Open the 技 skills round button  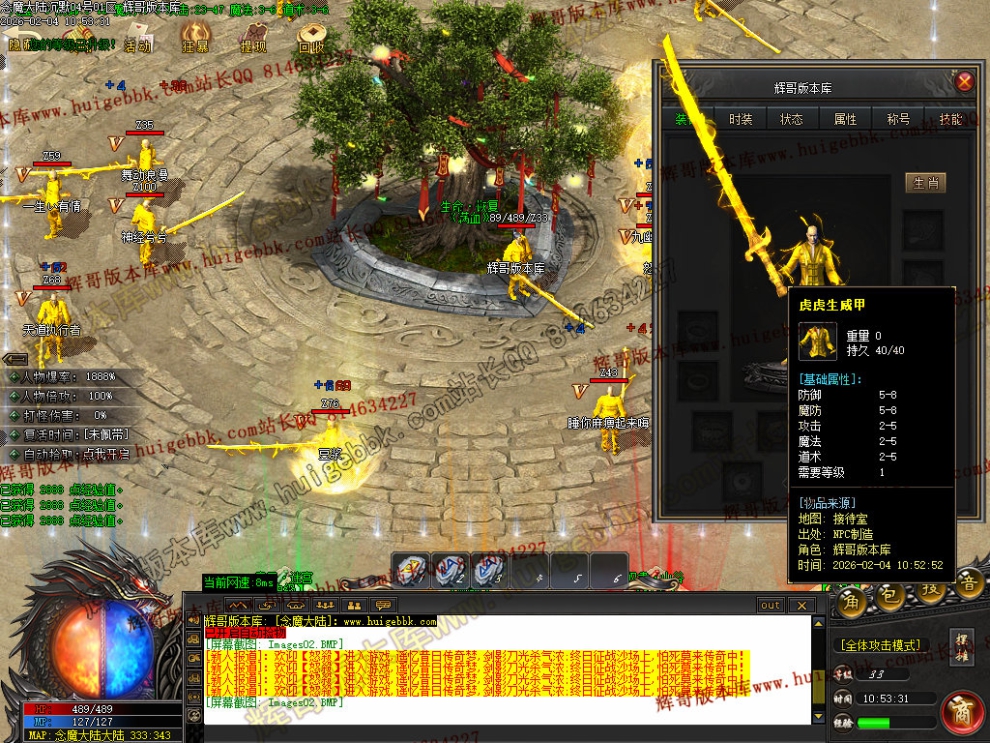coord(927,593)
